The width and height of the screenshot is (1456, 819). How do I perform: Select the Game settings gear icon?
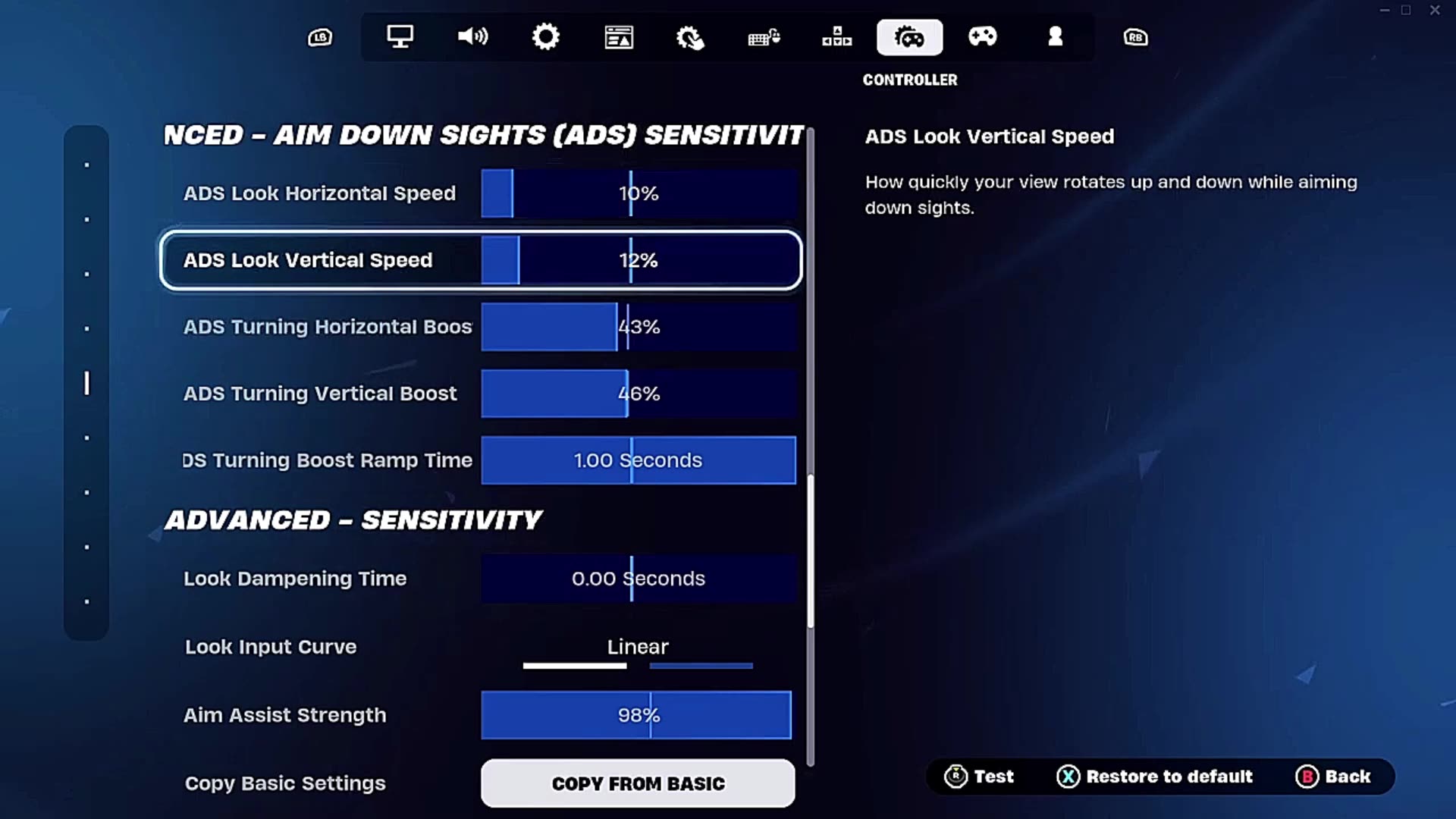[x=546, y=37]
